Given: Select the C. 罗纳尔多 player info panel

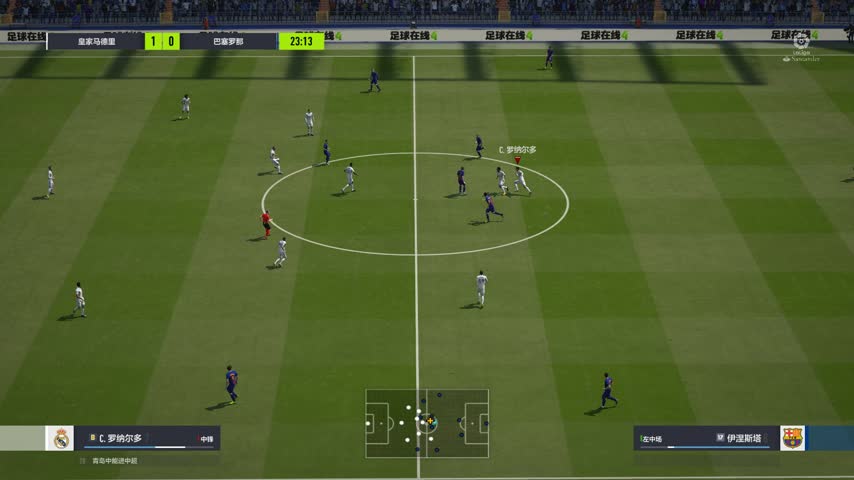Looking at the screenshot, I should point(148,438).
